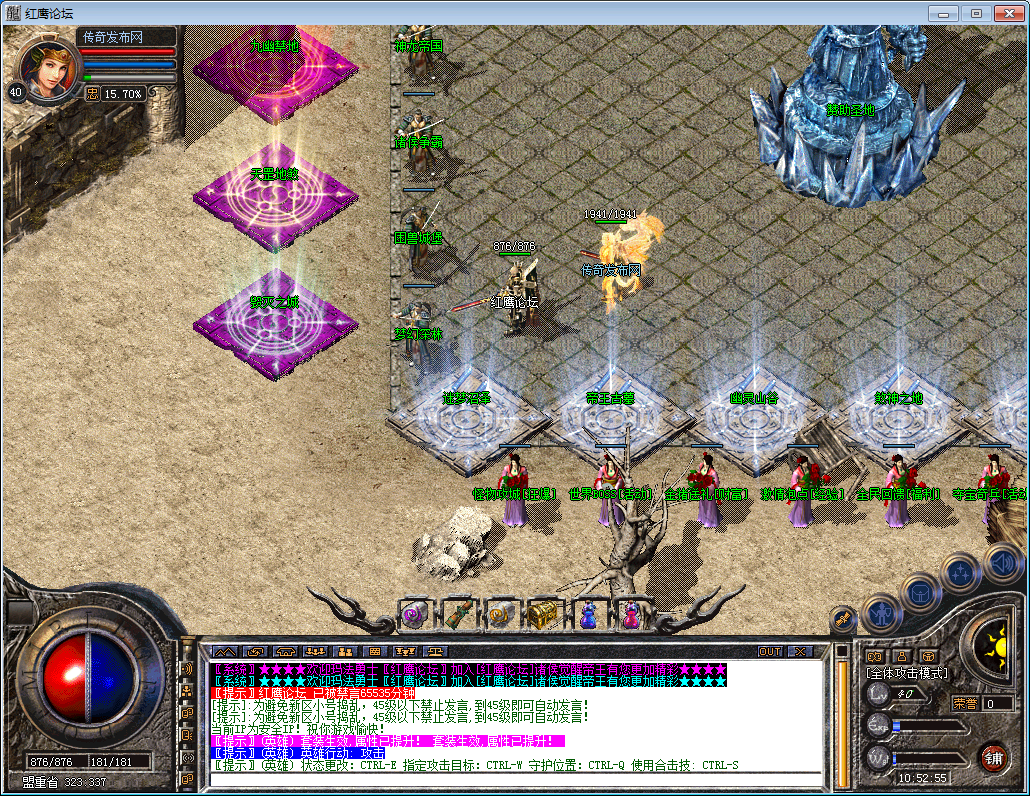Open the golden treasure chest belt slot

coord(543,614)
